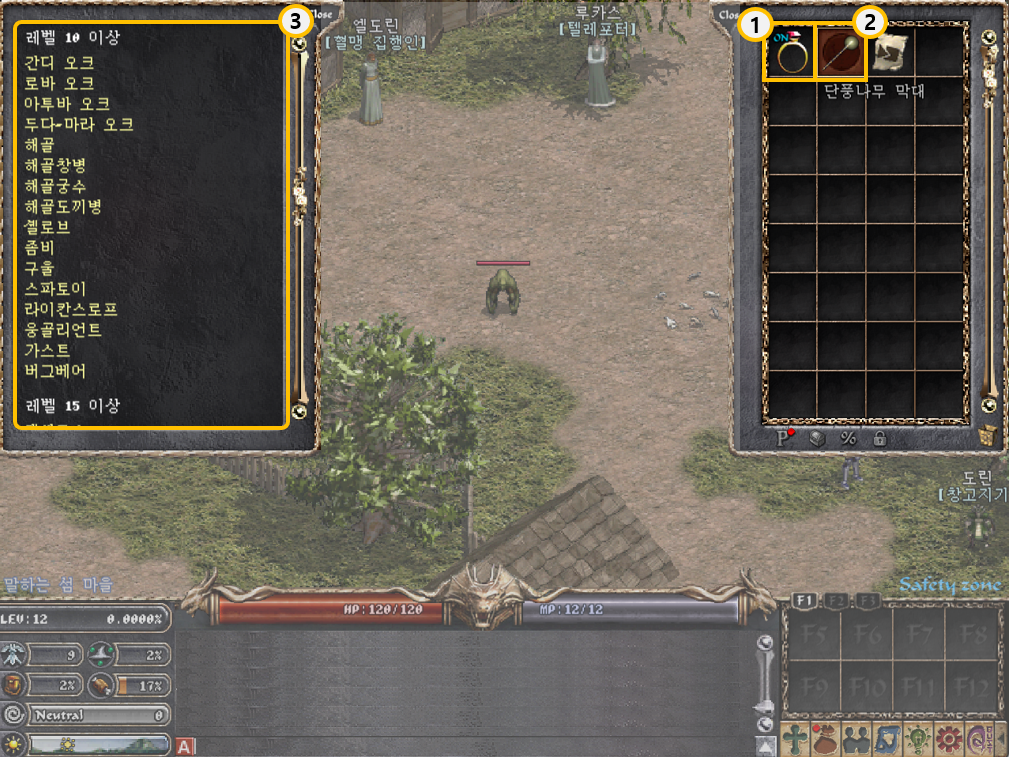
Task: Switch to the F2 hotkey page
Action: pos(838,600)
